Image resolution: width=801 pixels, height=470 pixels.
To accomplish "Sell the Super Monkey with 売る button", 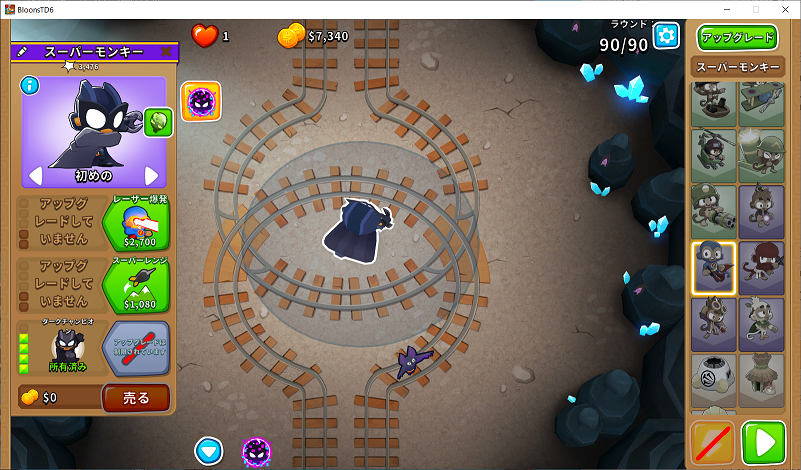I will pos(136,397).
